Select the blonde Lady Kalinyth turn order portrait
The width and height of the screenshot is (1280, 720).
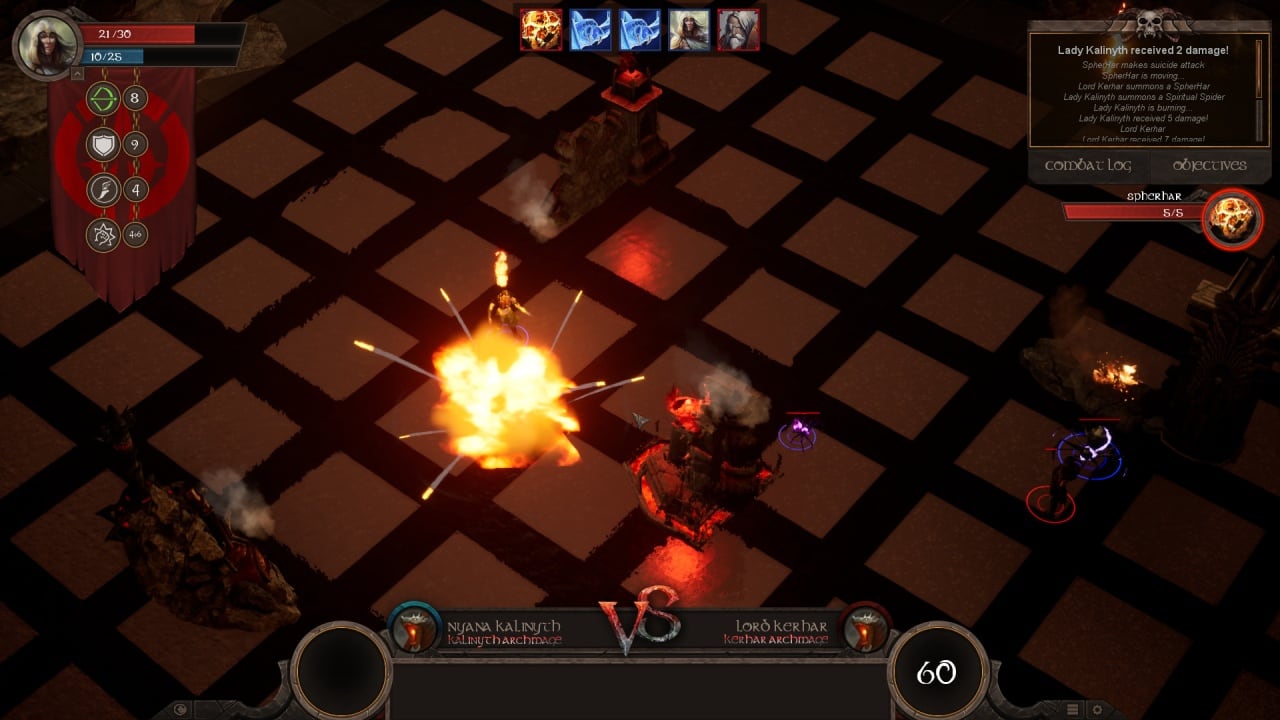tap(689, 30)
